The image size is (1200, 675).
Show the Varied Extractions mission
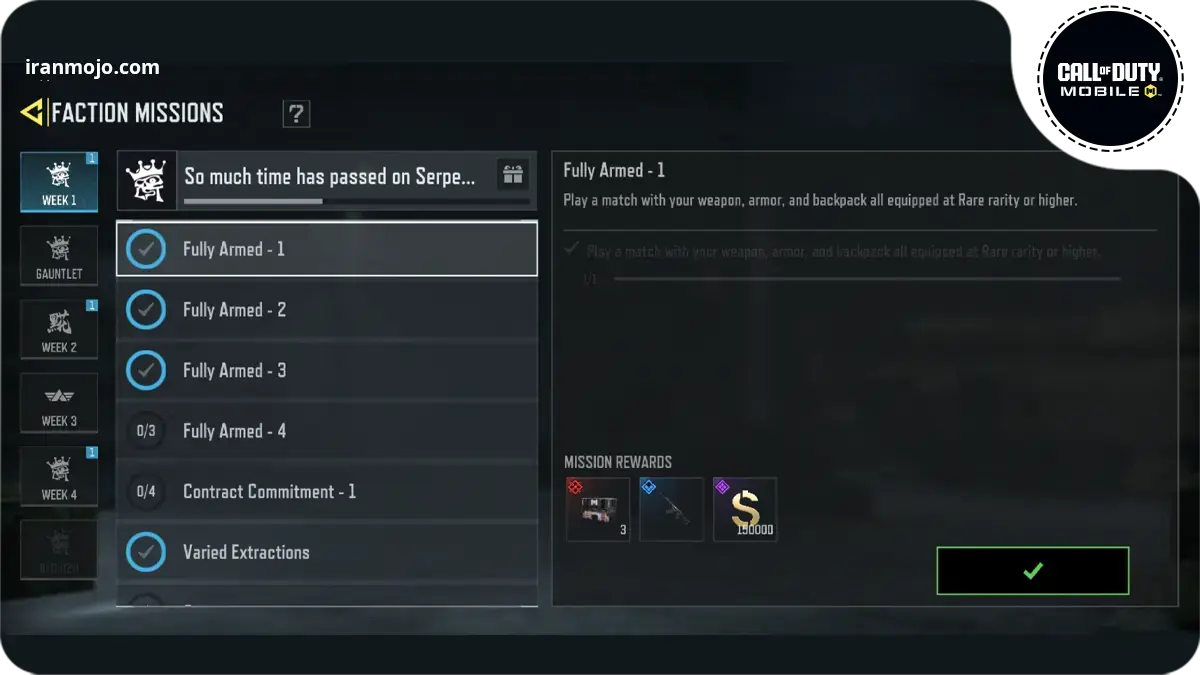point(327,552)
